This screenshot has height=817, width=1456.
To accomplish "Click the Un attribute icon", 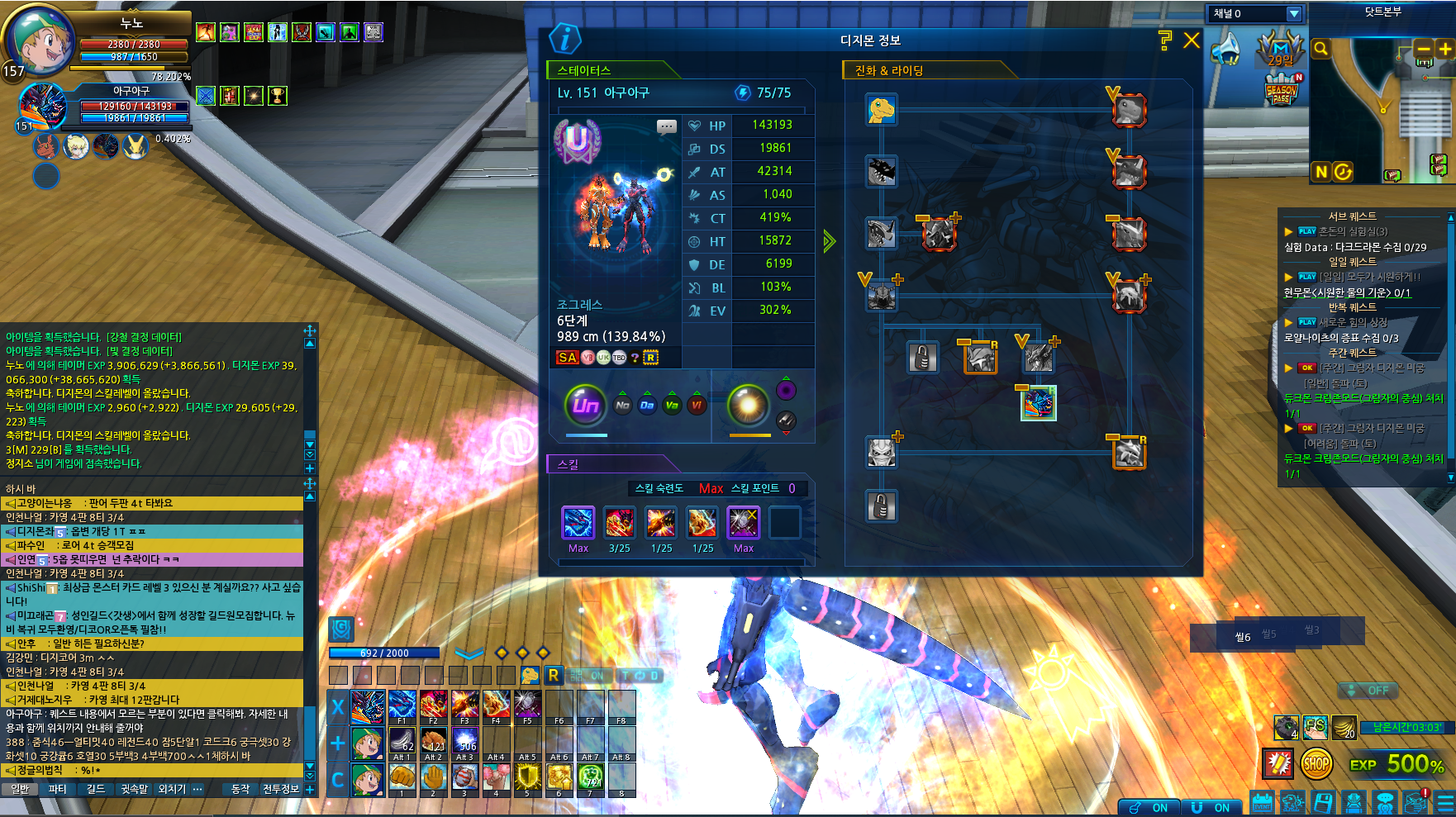I will click(x=585, y=405).
